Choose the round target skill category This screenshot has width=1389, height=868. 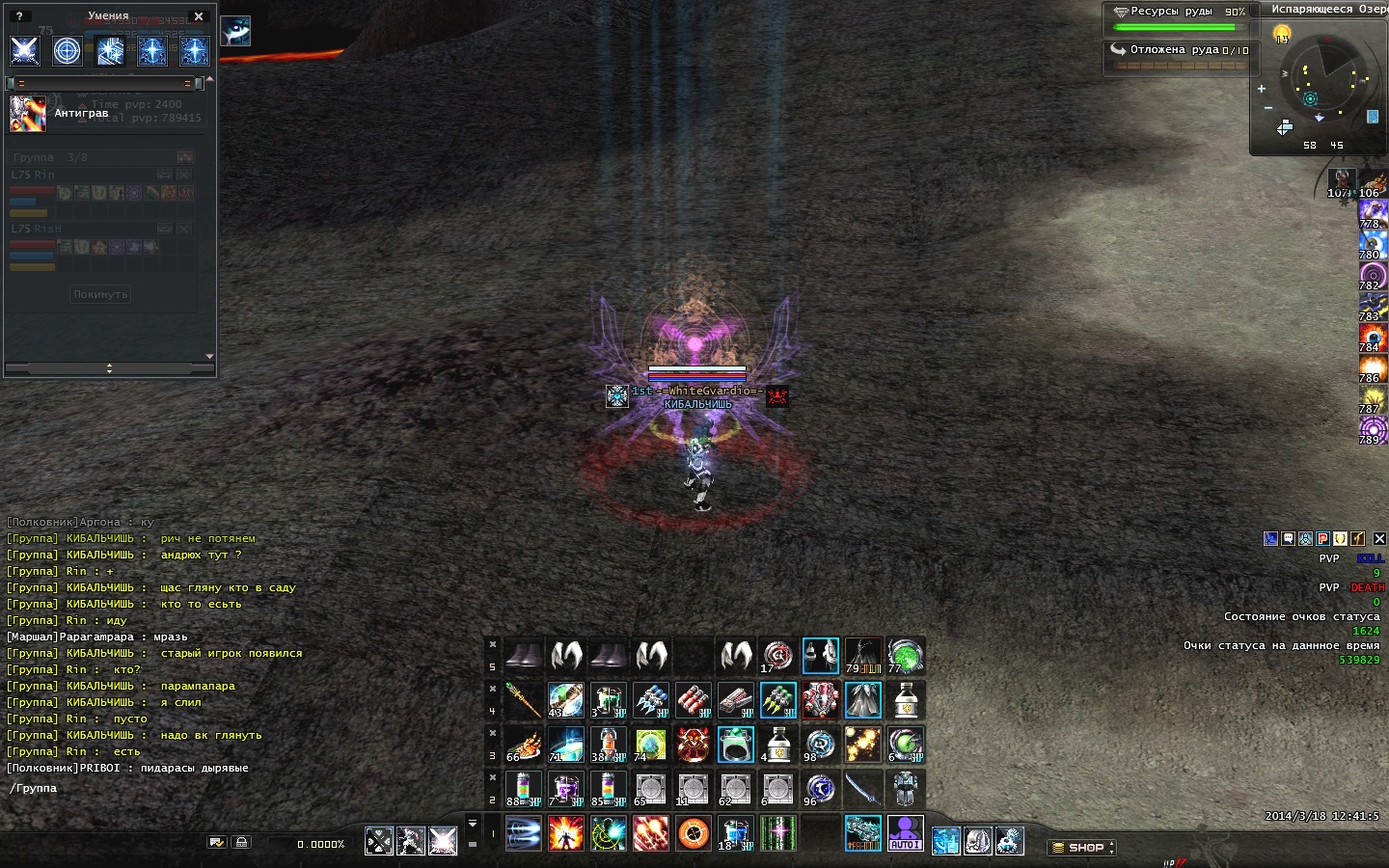click(x=67, y=50)
